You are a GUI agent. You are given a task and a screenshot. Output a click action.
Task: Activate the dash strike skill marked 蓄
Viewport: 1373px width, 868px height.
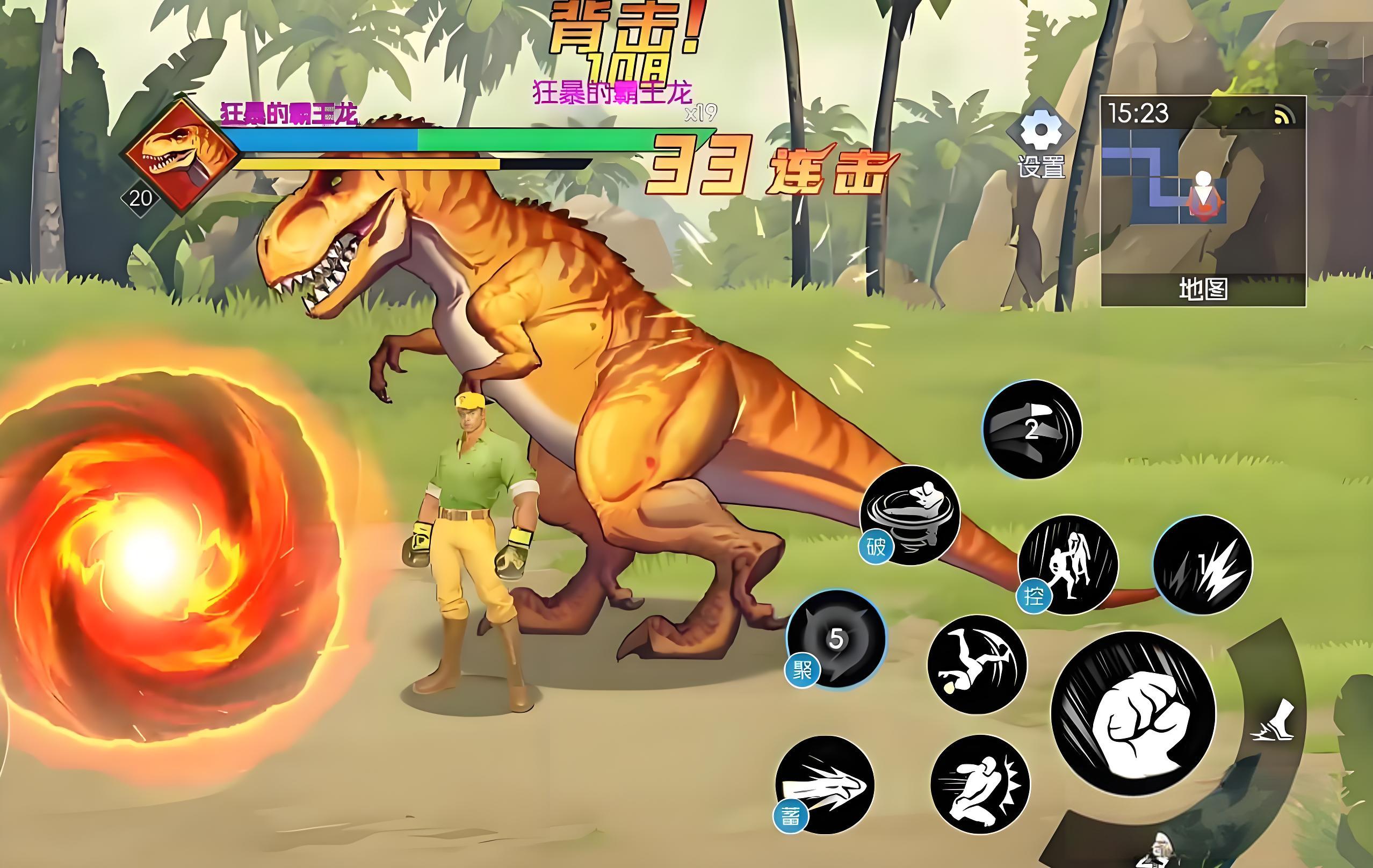825,785
